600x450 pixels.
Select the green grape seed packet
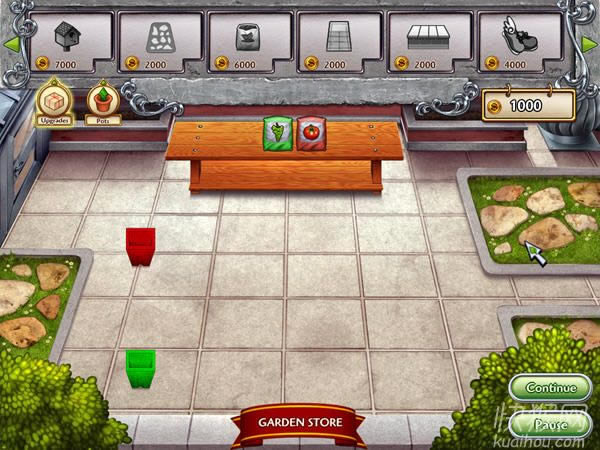click(275, 133)
